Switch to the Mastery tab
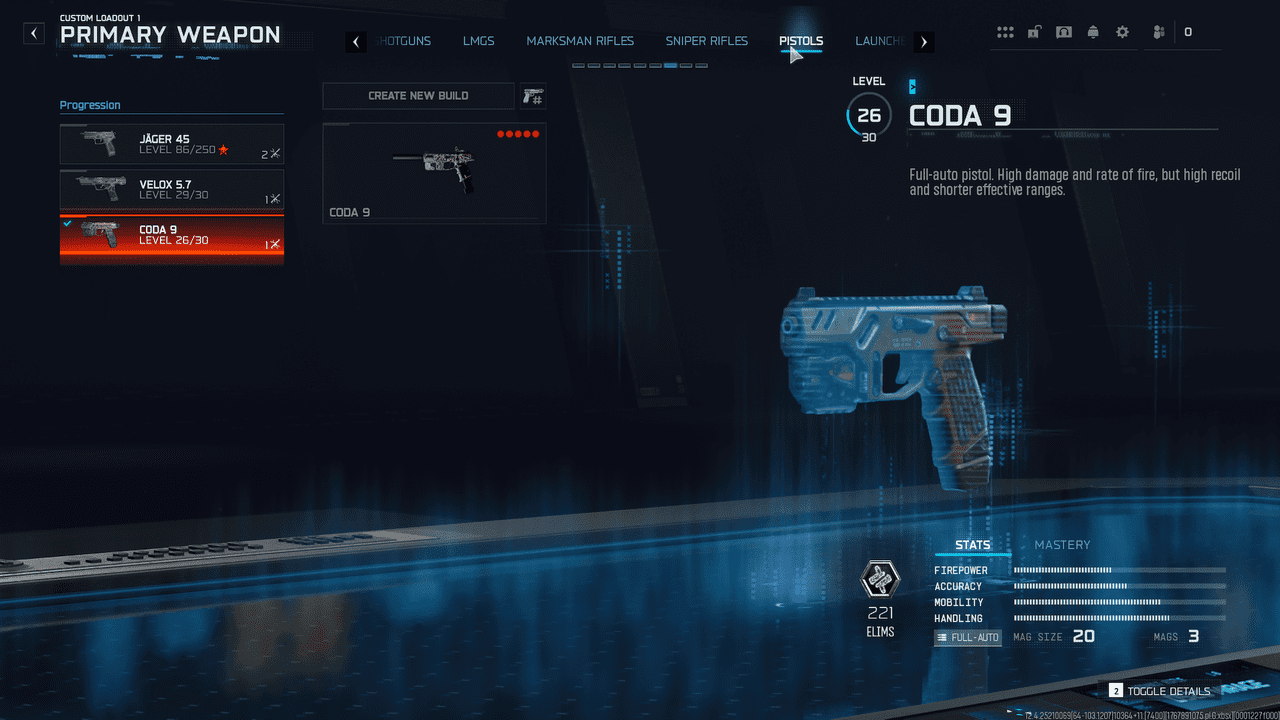1280x720 pixels. [1062, 545]
